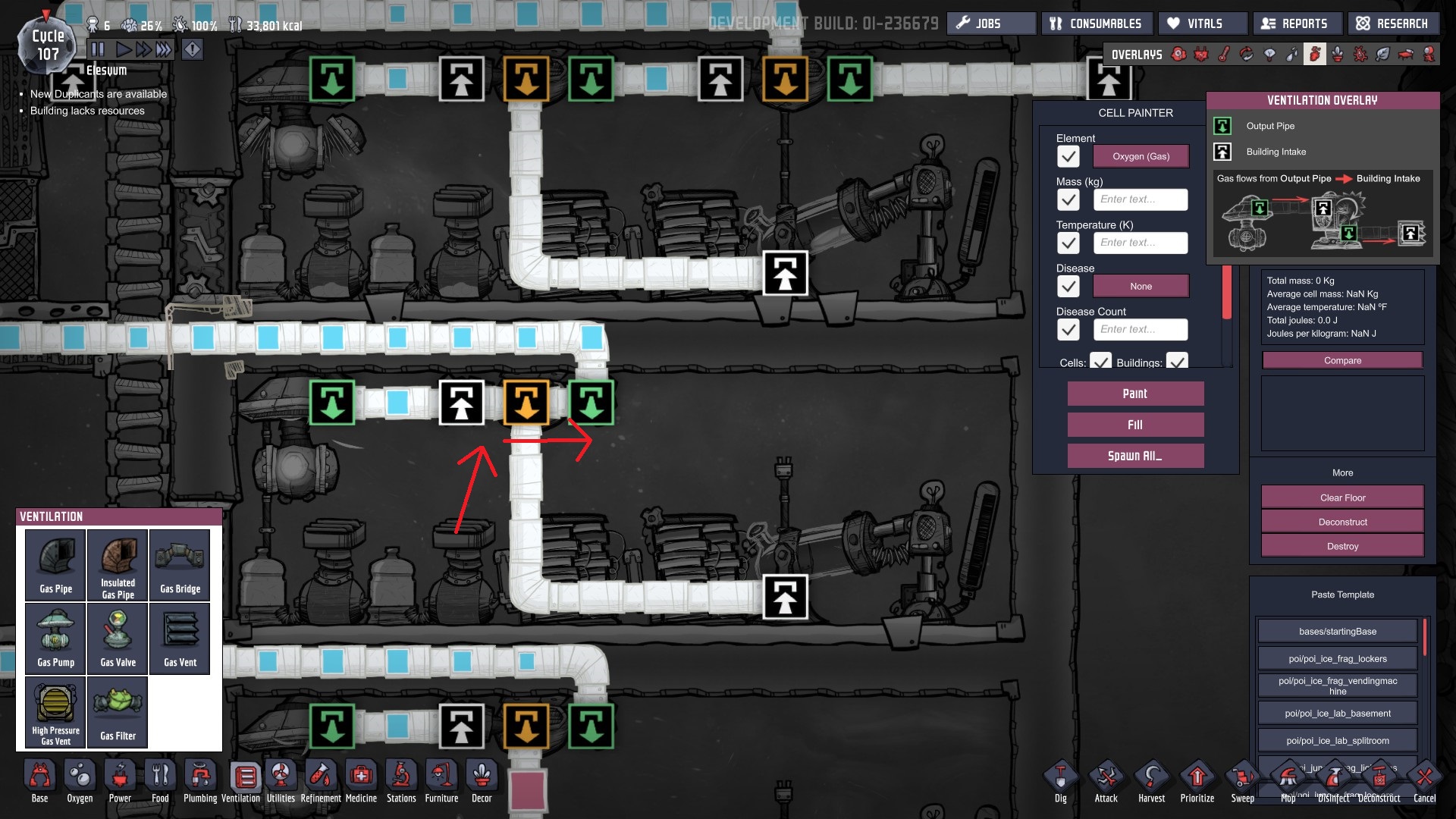Screen dimensions: 1456x819
Task: Open the element selector showing Oxygen (Gas)
Action: coord(1141,156)
